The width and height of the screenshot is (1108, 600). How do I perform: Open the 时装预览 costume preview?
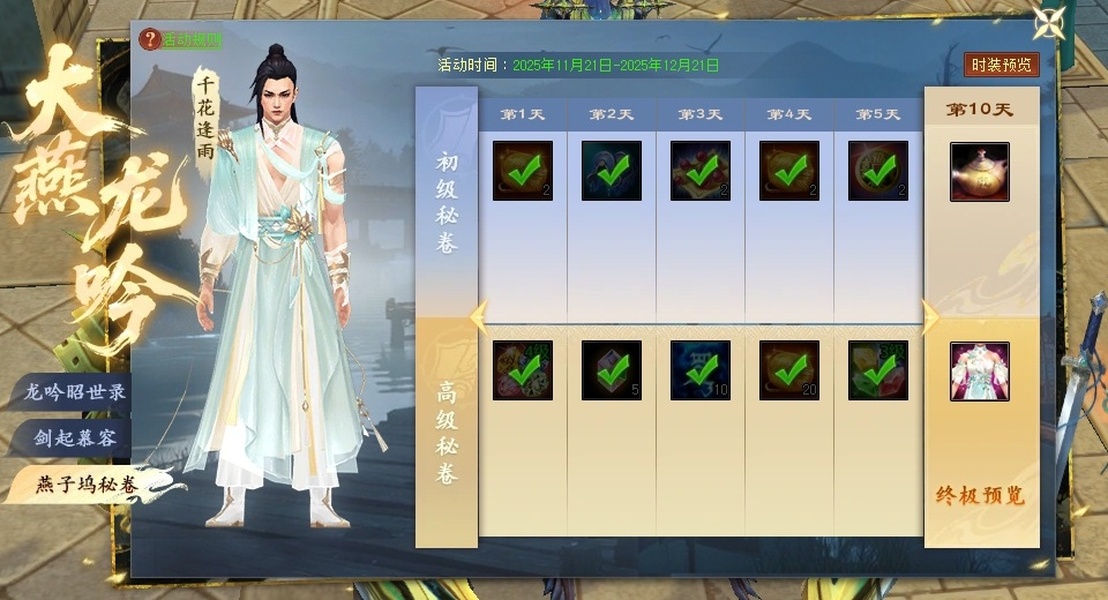pyautogui.click(x=1001, y=65)
